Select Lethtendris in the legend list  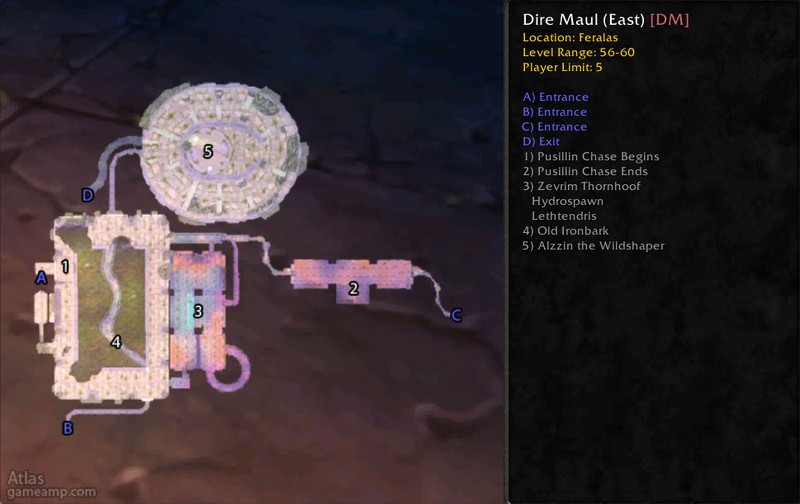567,216
